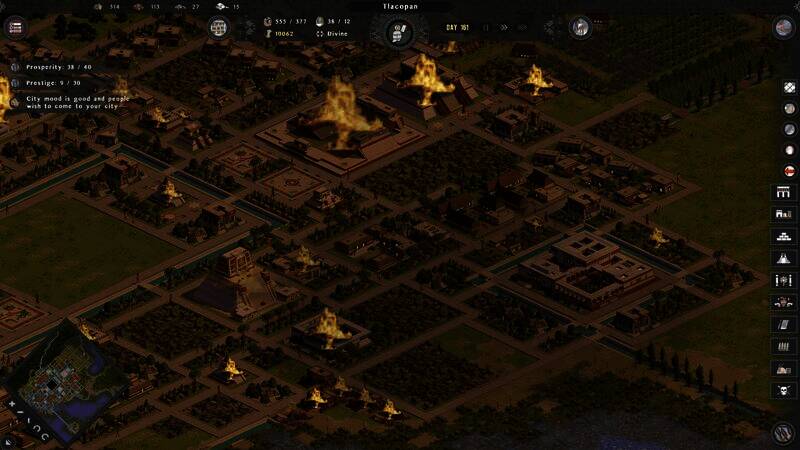Click the globe icon in top-right corner
The height and width of the screenshot is (450, 800).
coord(784,27)
